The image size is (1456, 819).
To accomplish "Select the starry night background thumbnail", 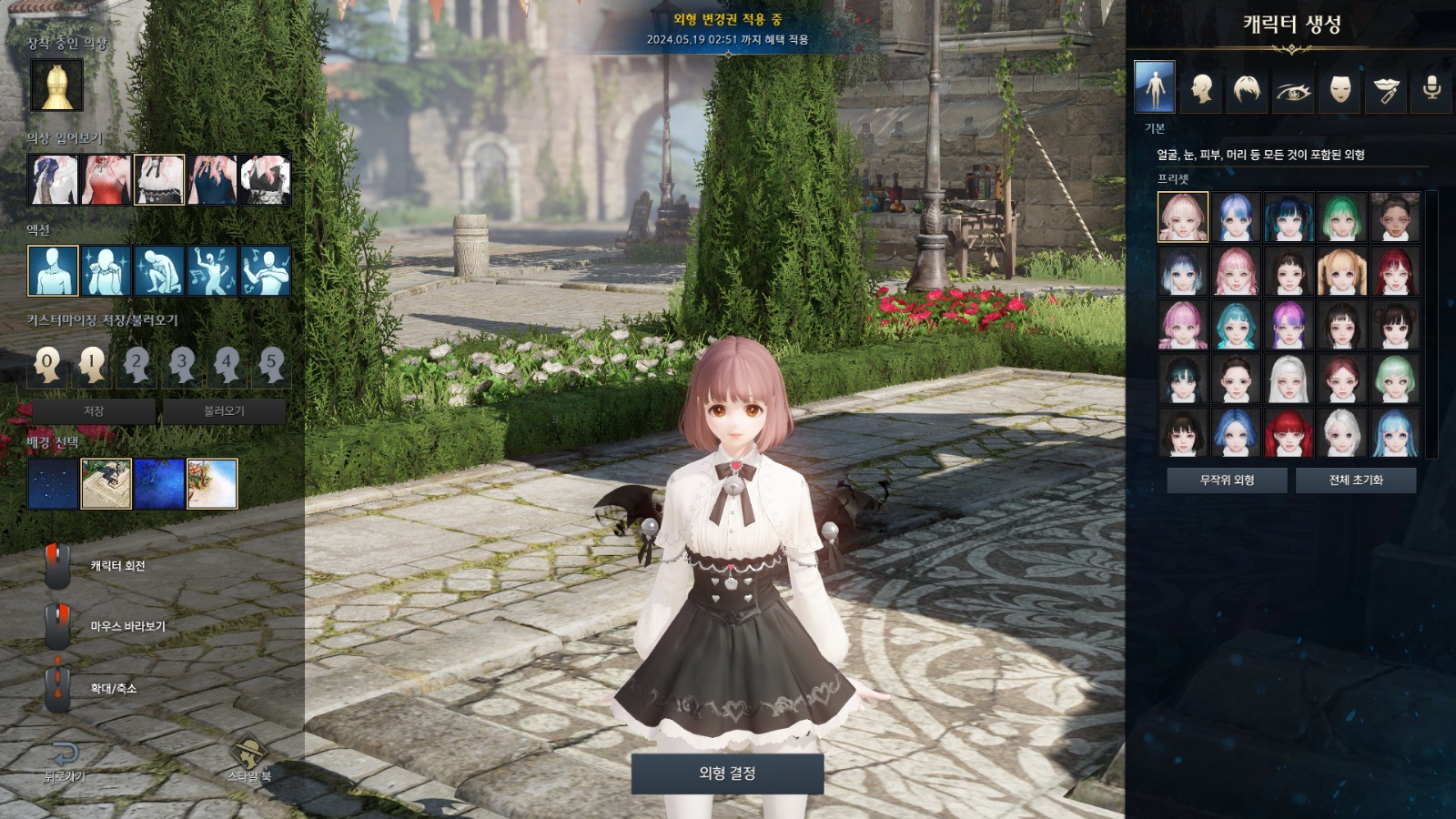I will point(53,483).
